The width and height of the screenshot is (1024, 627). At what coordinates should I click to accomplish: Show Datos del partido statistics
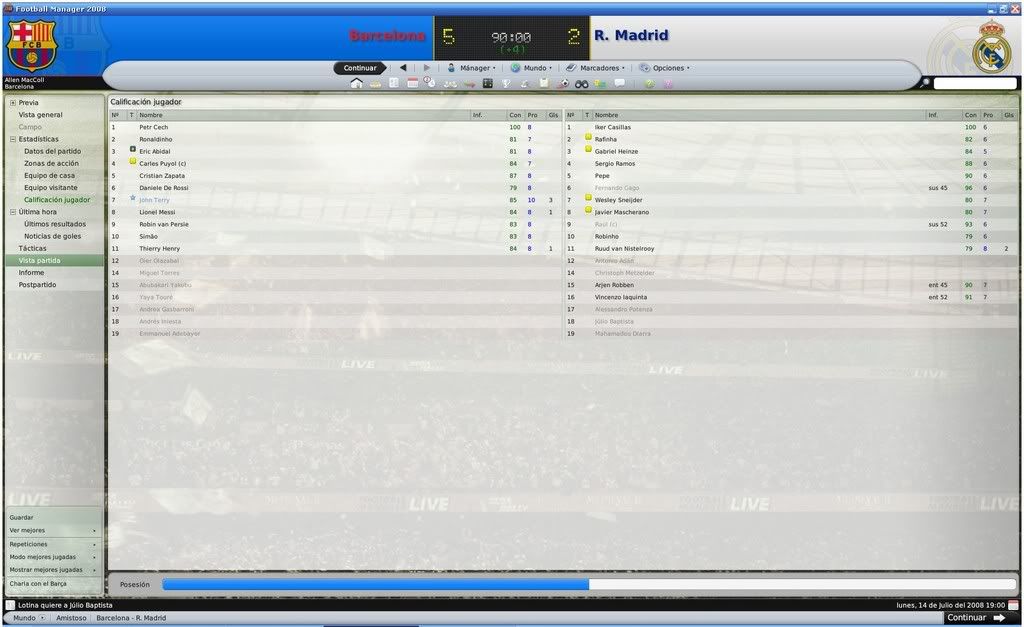click(52, 151)
